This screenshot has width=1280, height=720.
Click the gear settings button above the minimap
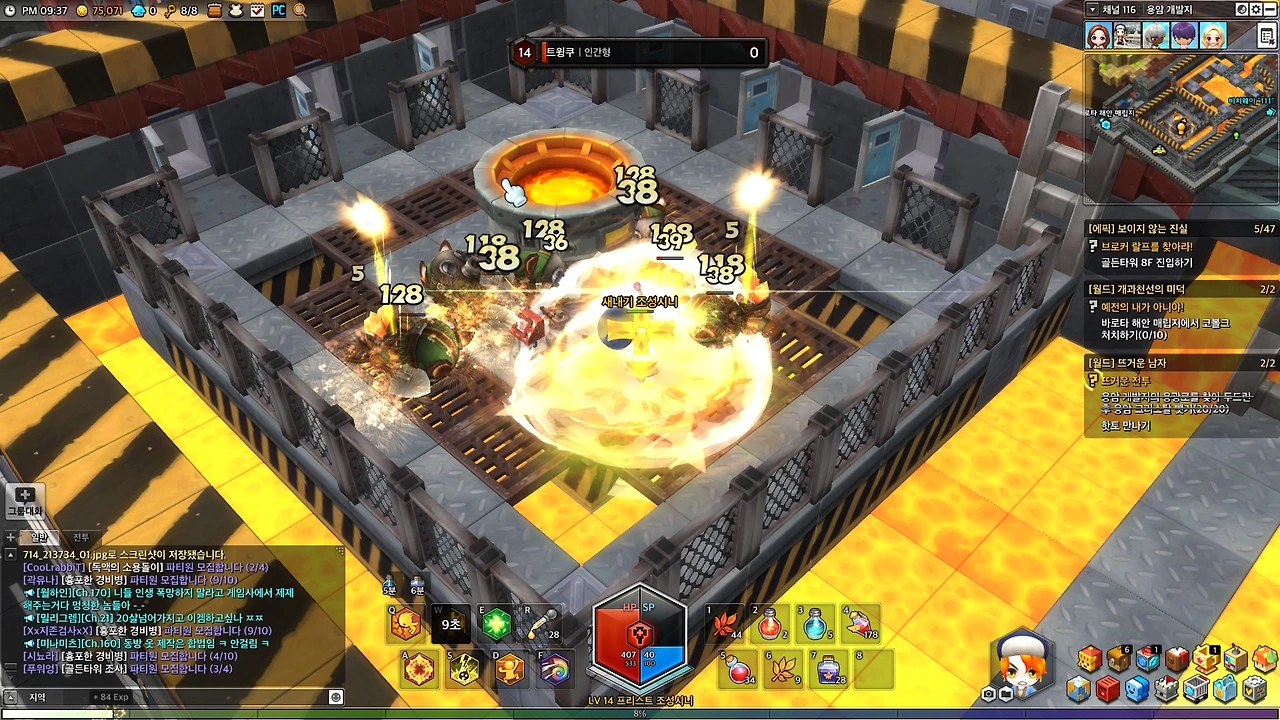coord(1256,9)
